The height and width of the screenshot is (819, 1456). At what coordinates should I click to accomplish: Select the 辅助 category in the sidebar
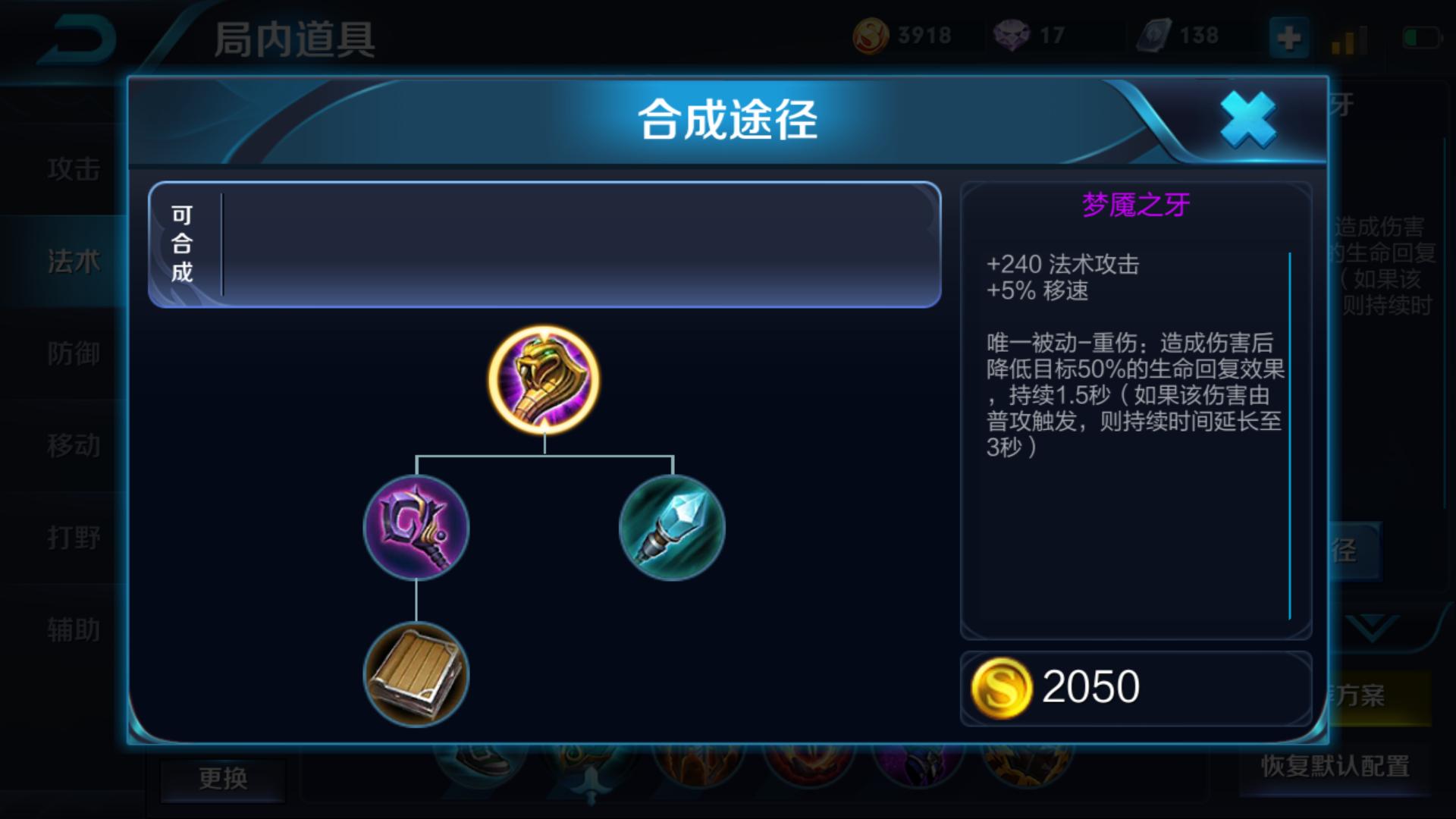(x=72, y=630)
